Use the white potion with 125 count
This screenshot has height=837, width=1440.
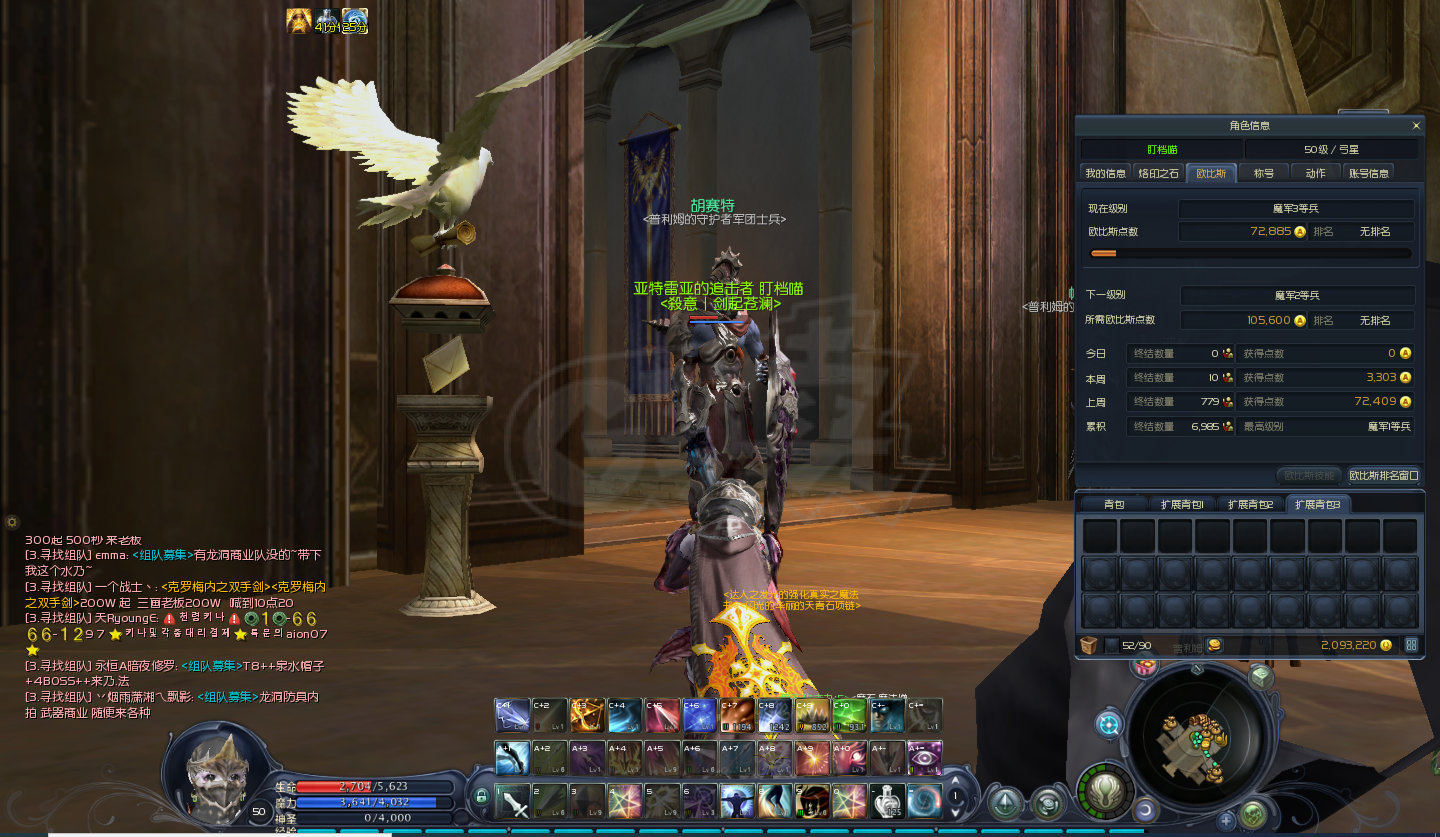[887, 800]
